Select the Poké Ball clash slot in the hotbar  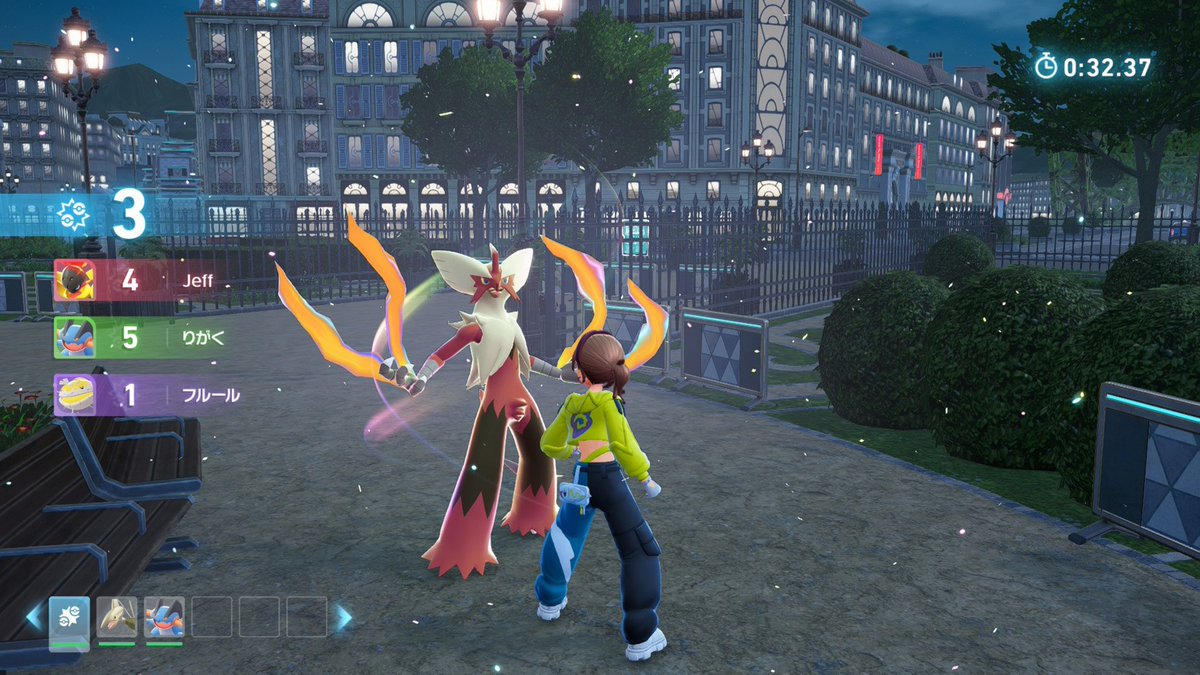point(70,617)
